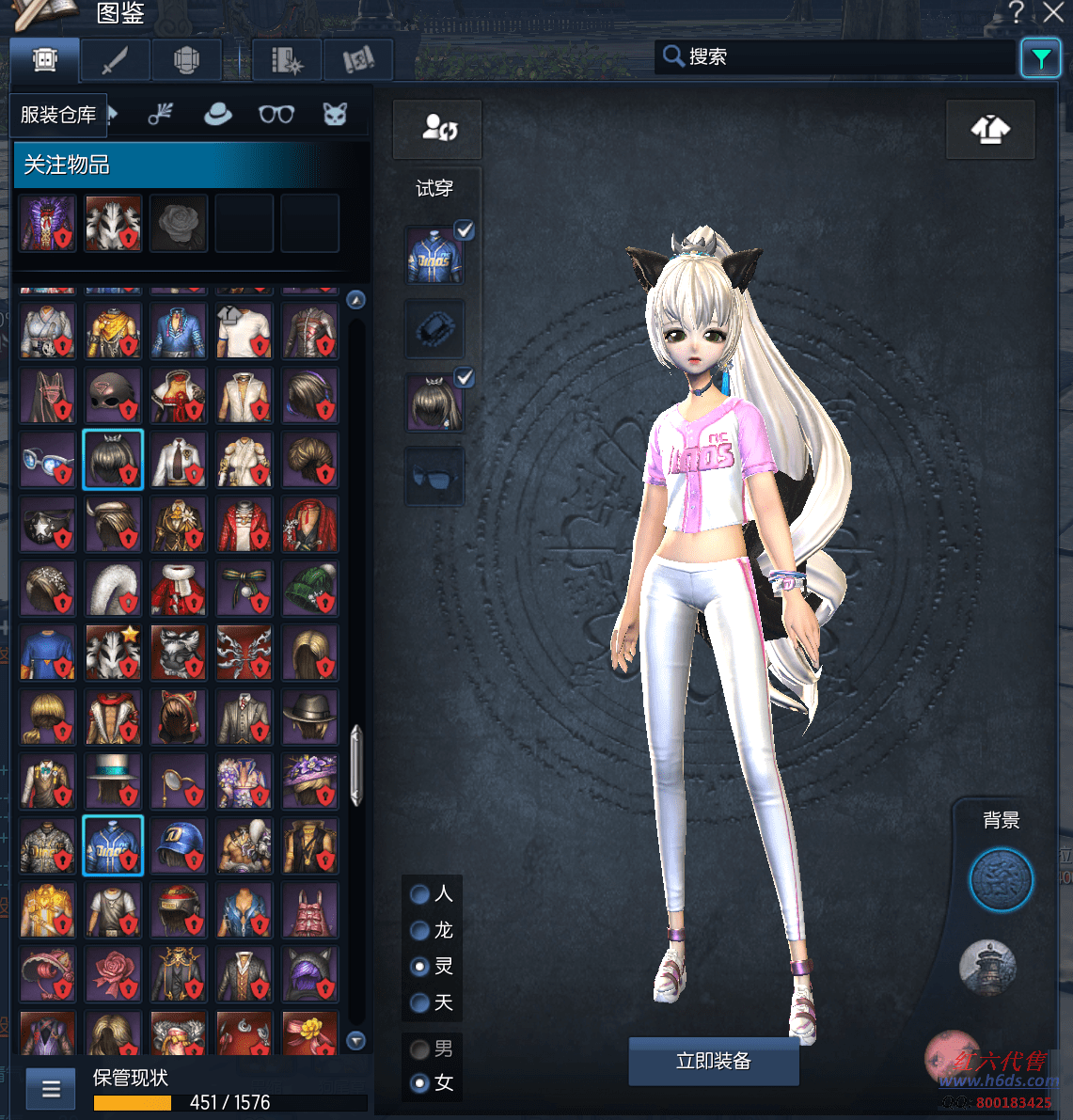The height and width of the screenshot is (1120, 1073).
Task: Toggle the teal filter funnel button
Action: (x=1040, y=59)
